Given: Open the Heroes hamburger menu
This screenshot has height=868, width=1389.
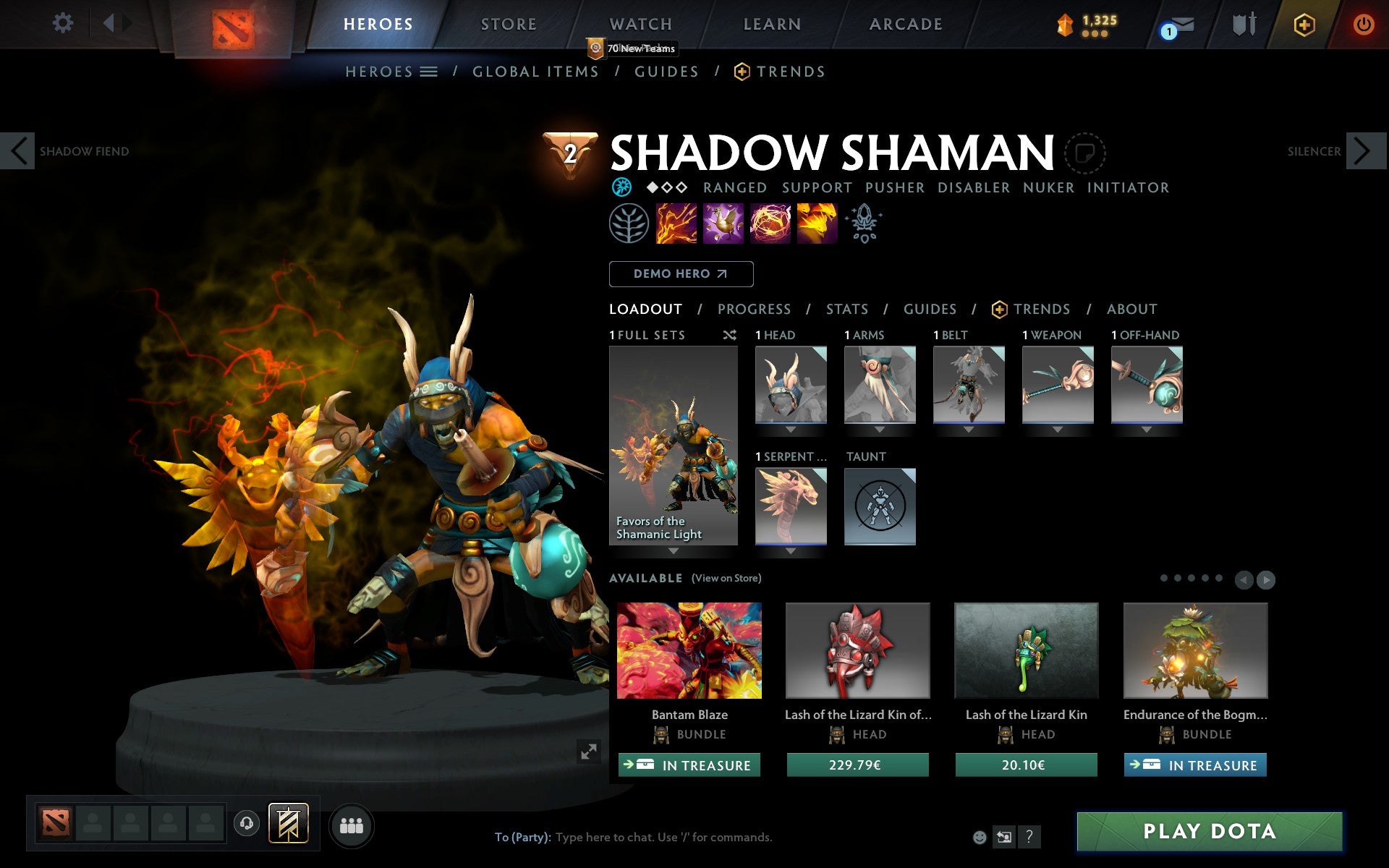Looking at the screenshot, I should [x=430, y=72].
